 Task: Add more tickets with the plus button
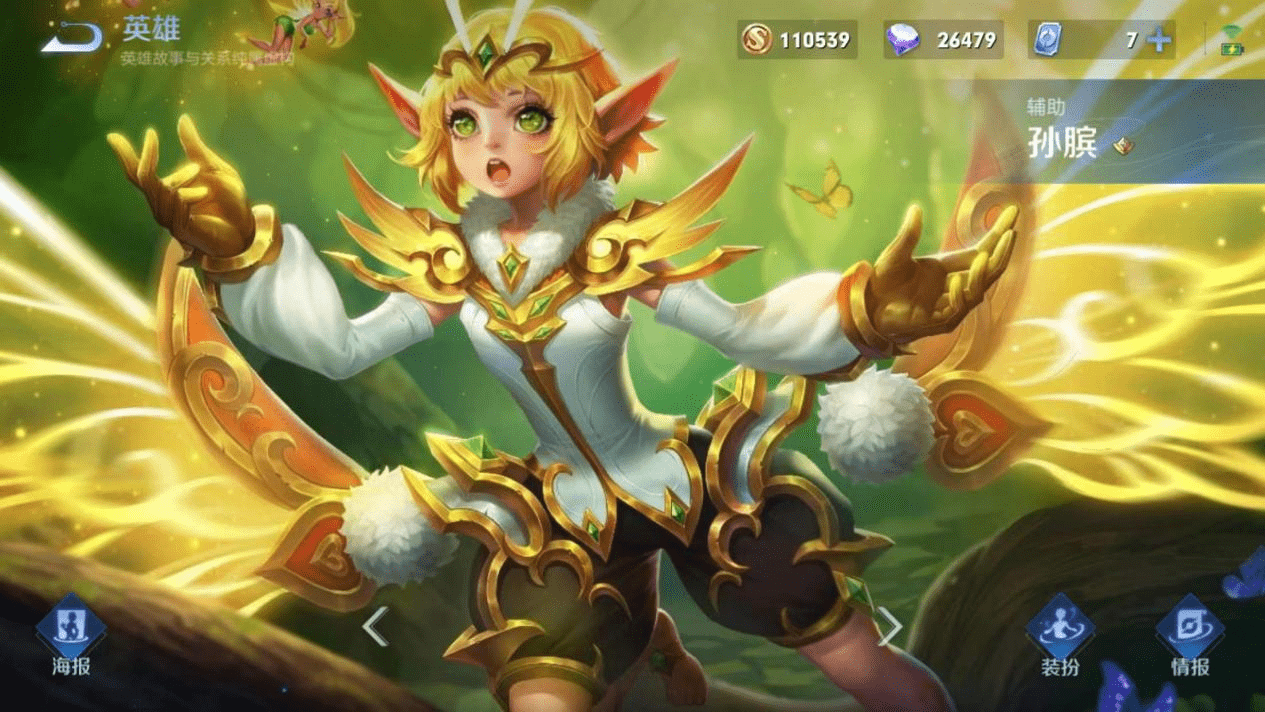1159,40
